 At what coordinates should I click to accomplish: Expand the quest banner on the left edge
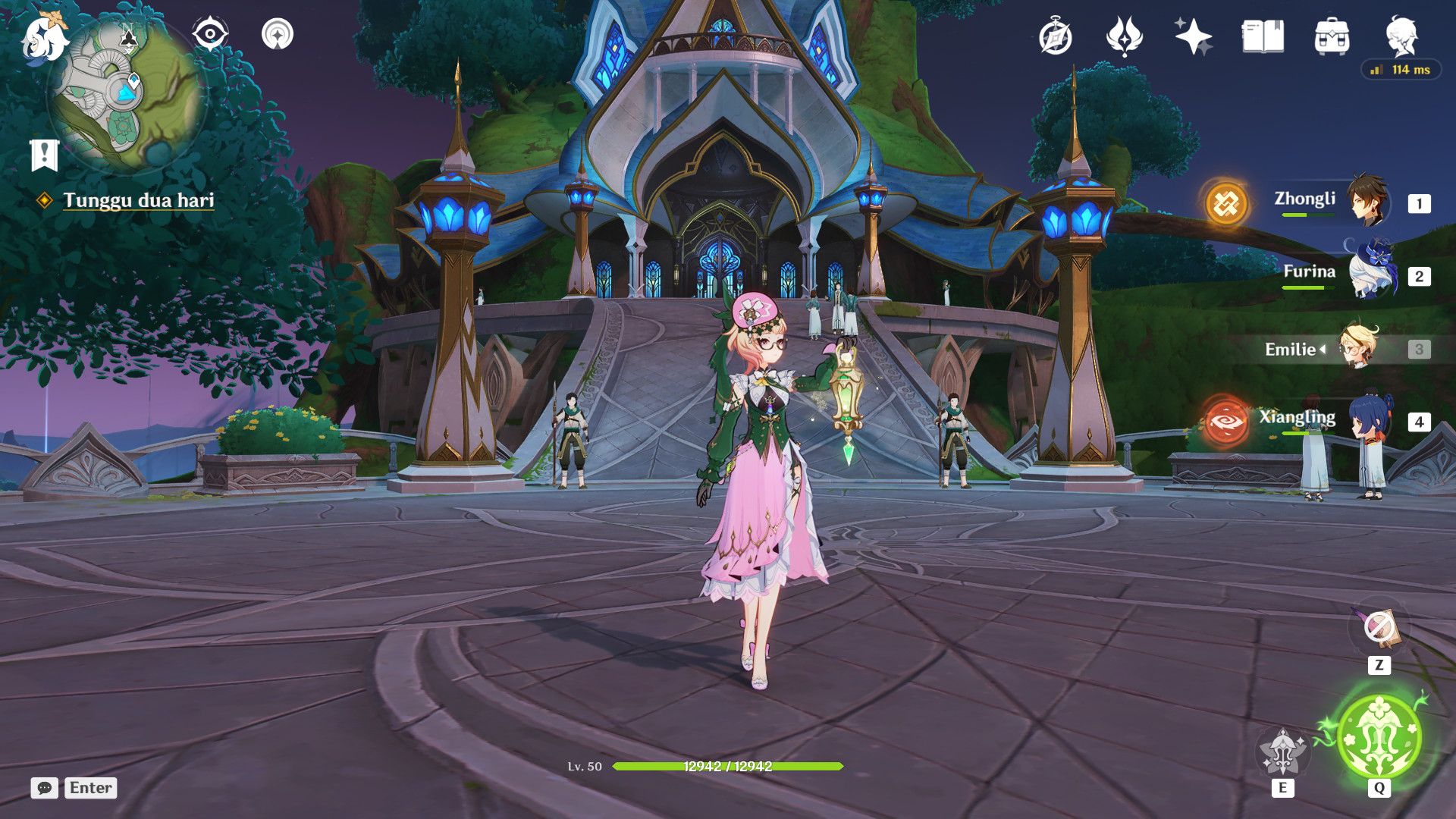click(x=43, y=156)
